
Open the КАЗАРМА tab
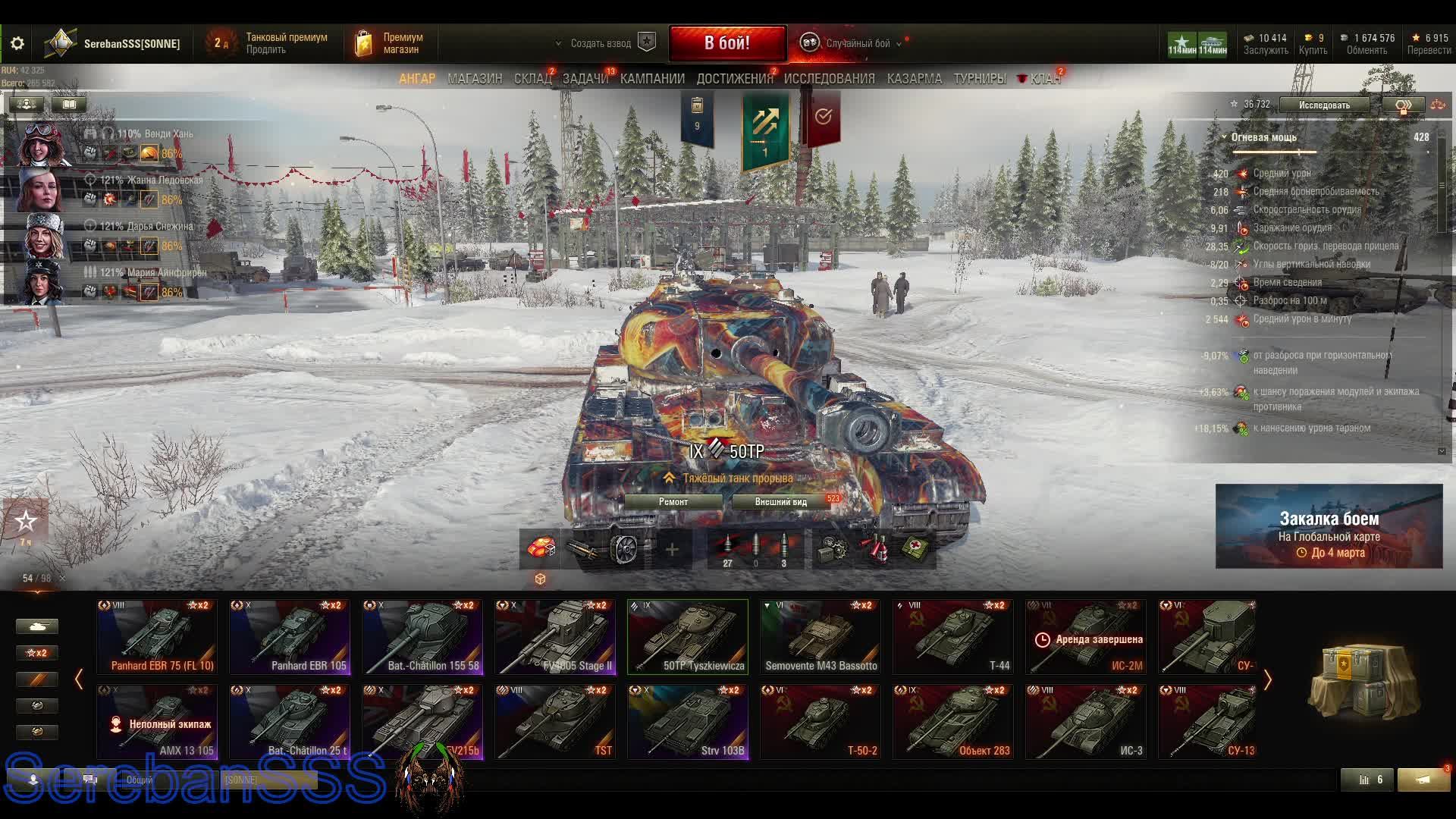(x=914, y=79)
